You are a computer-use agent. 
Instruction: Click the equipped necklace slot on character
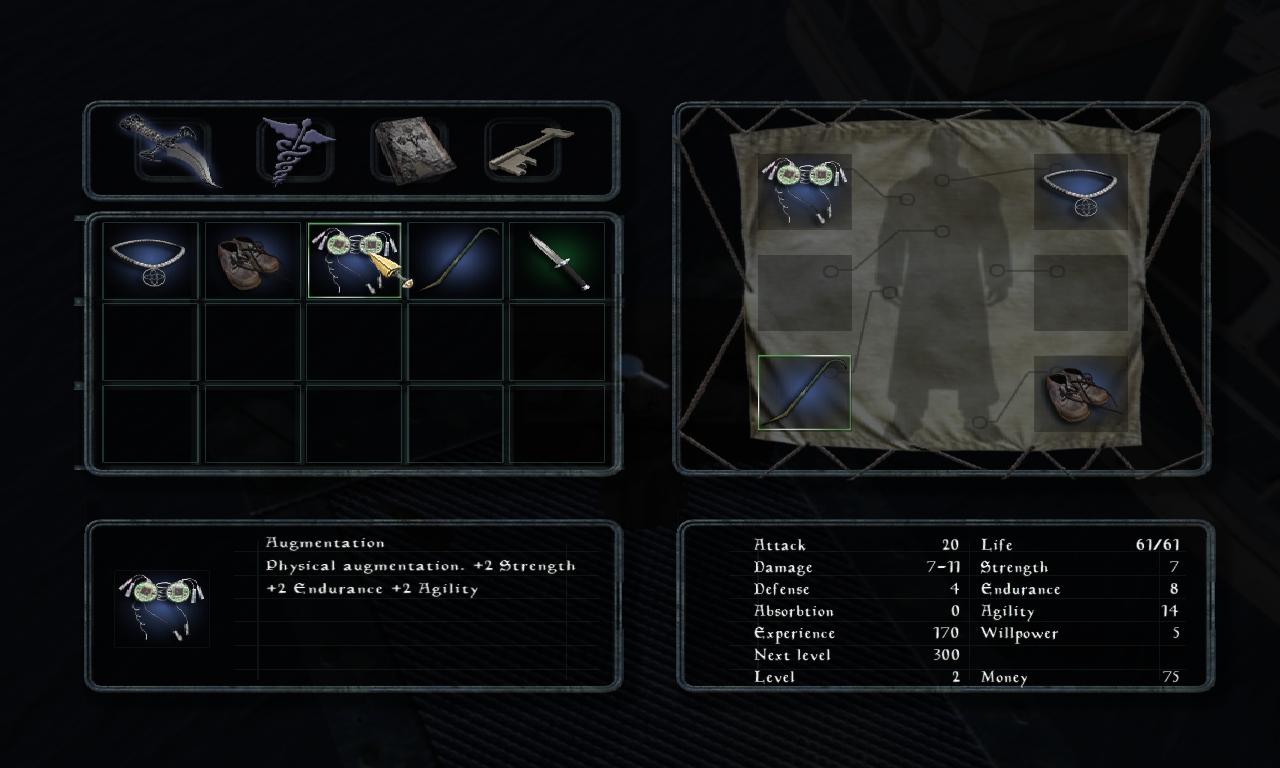point(1081,191)
